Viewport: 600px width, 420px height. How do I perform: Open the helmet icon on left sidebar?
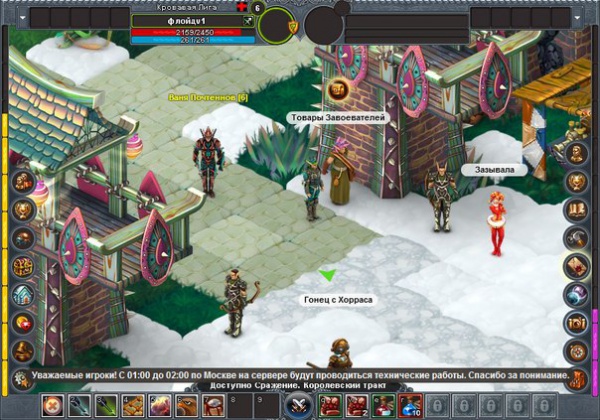click(x=22, y=238)
